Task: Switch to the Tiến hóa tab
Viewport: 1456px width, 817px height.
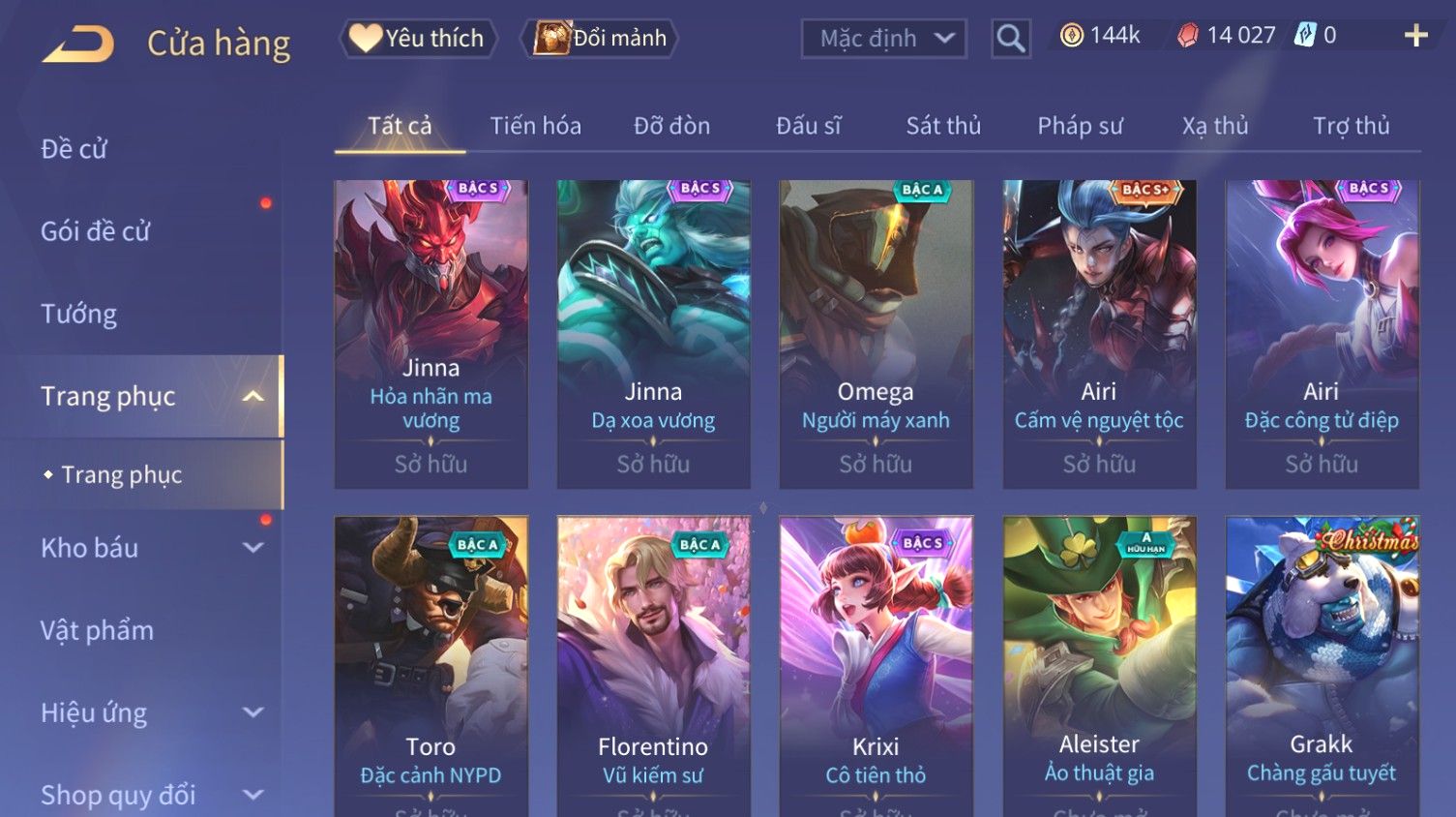Action: coord(535,126)
